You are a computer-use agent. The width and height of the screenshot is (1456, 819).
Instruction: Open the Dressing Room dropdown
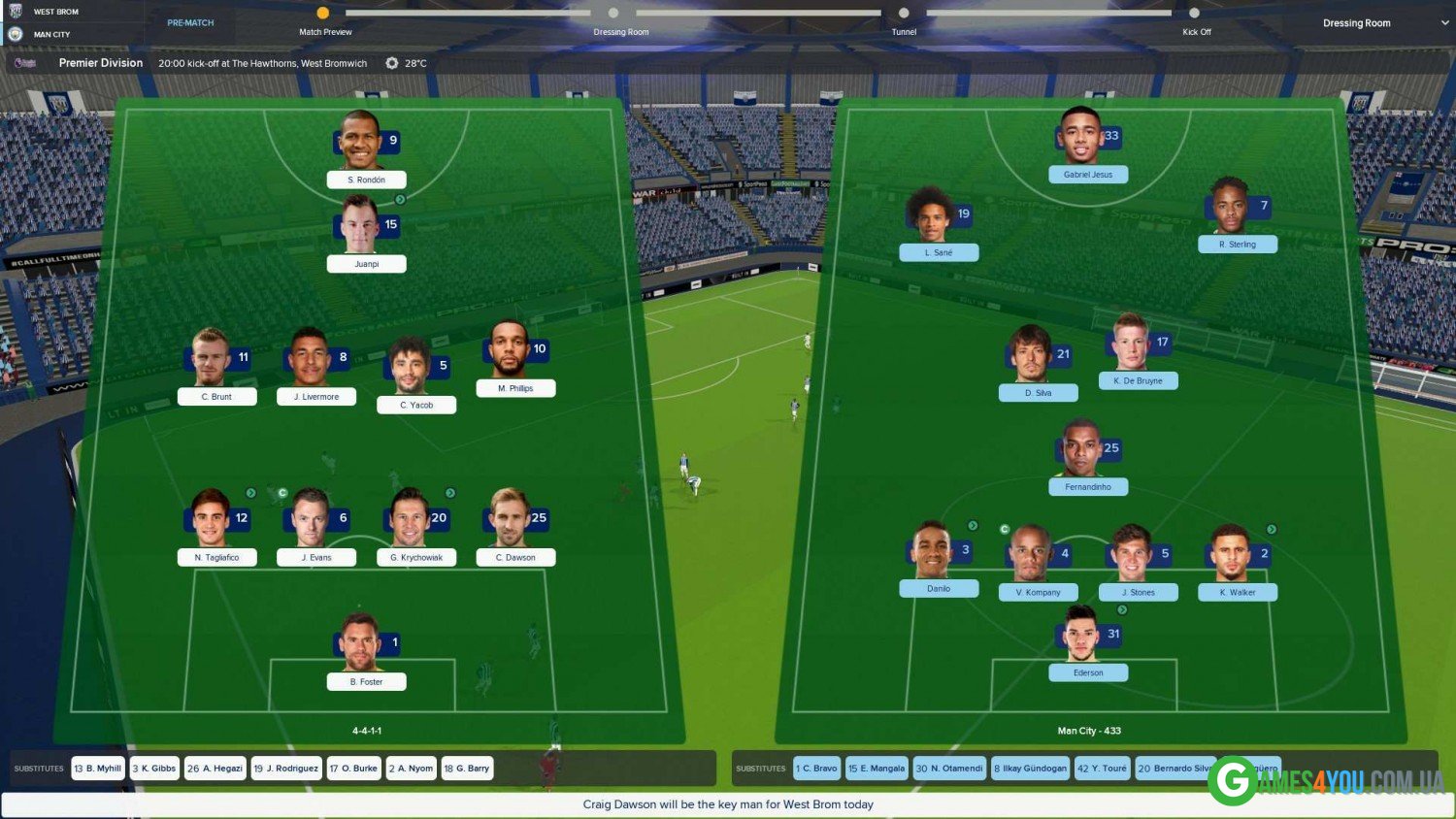tap(1383, 23)
